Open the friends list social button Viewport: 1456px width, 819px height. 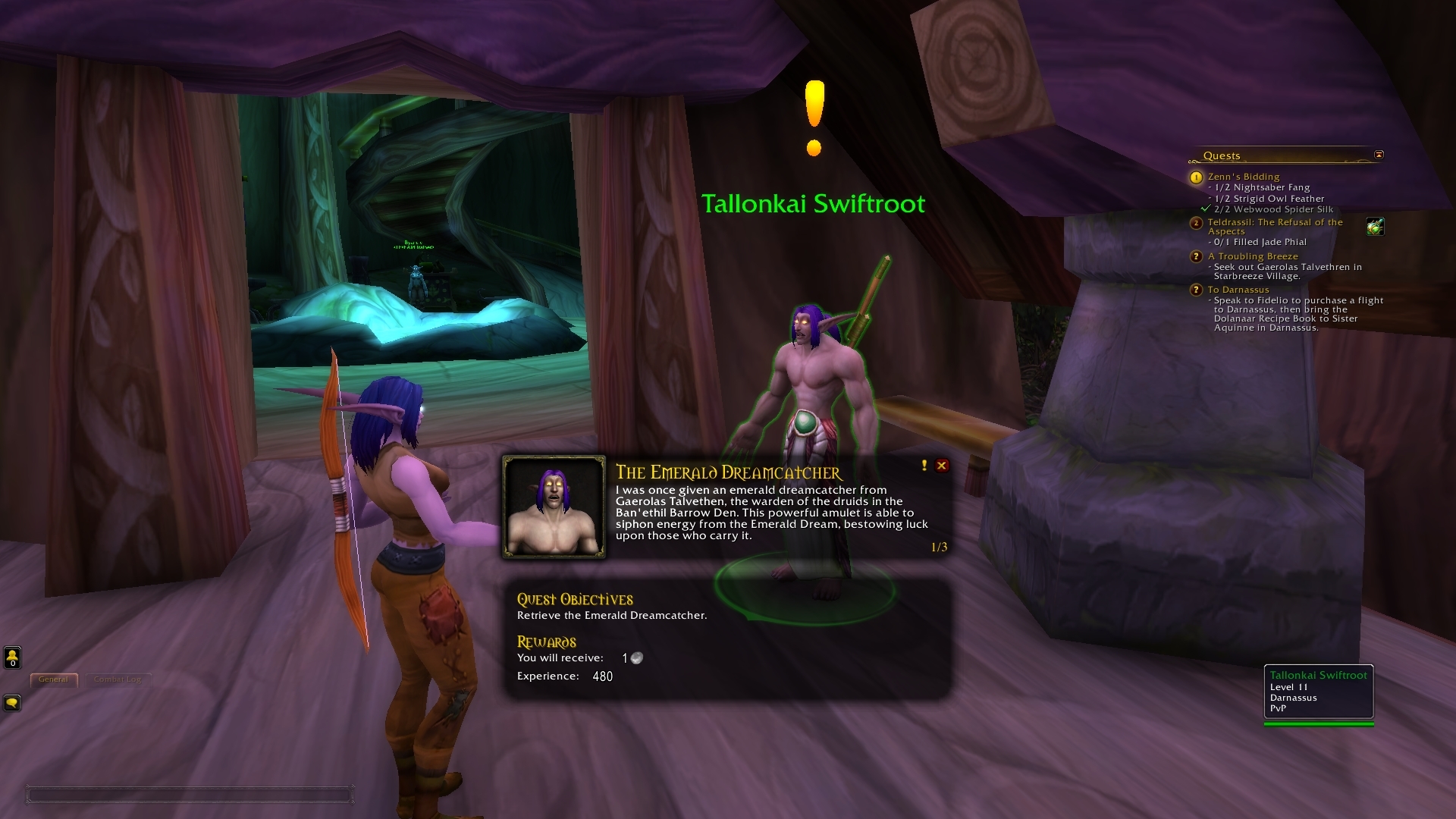(x=12, y=657)
